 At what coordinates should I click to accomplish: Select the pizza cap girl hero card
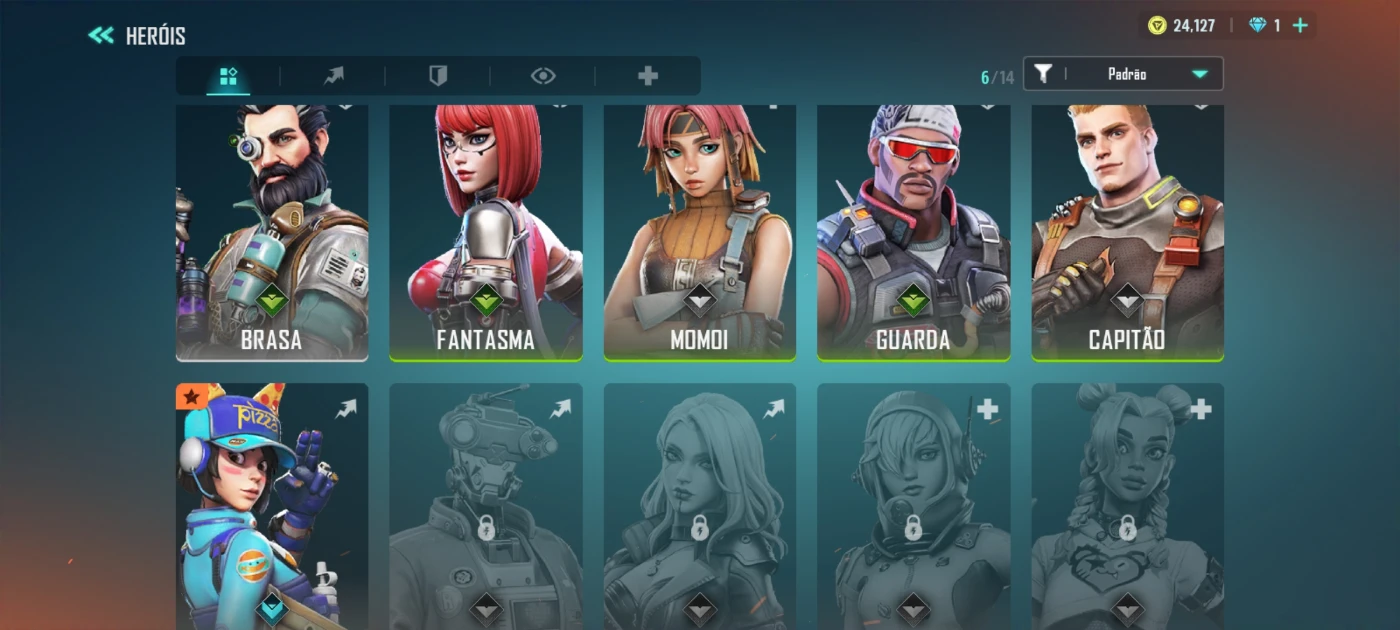pos(272,506)
